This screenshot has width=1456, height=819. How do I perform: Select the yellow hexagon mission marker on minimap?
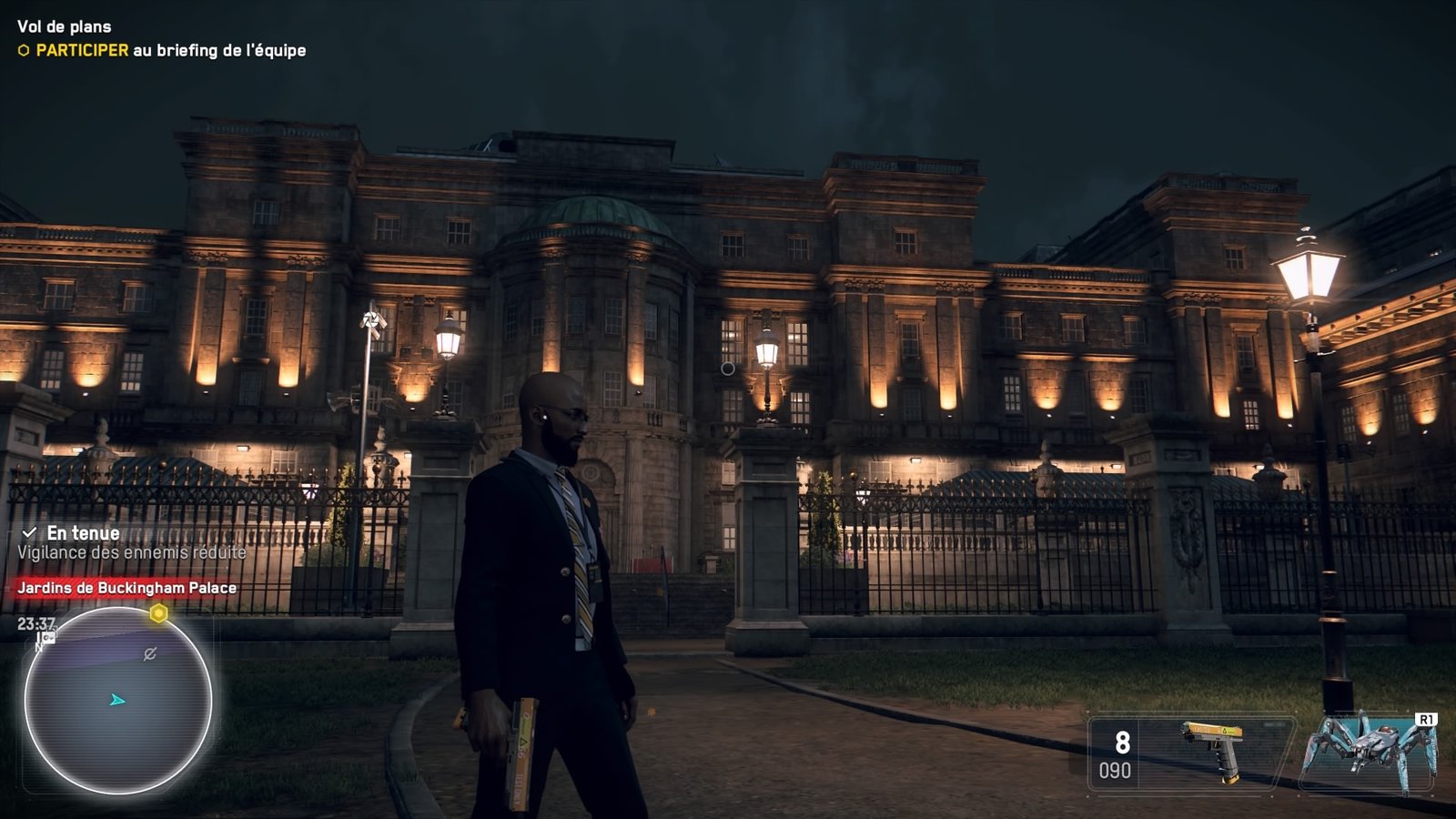(x=158, y=613)
